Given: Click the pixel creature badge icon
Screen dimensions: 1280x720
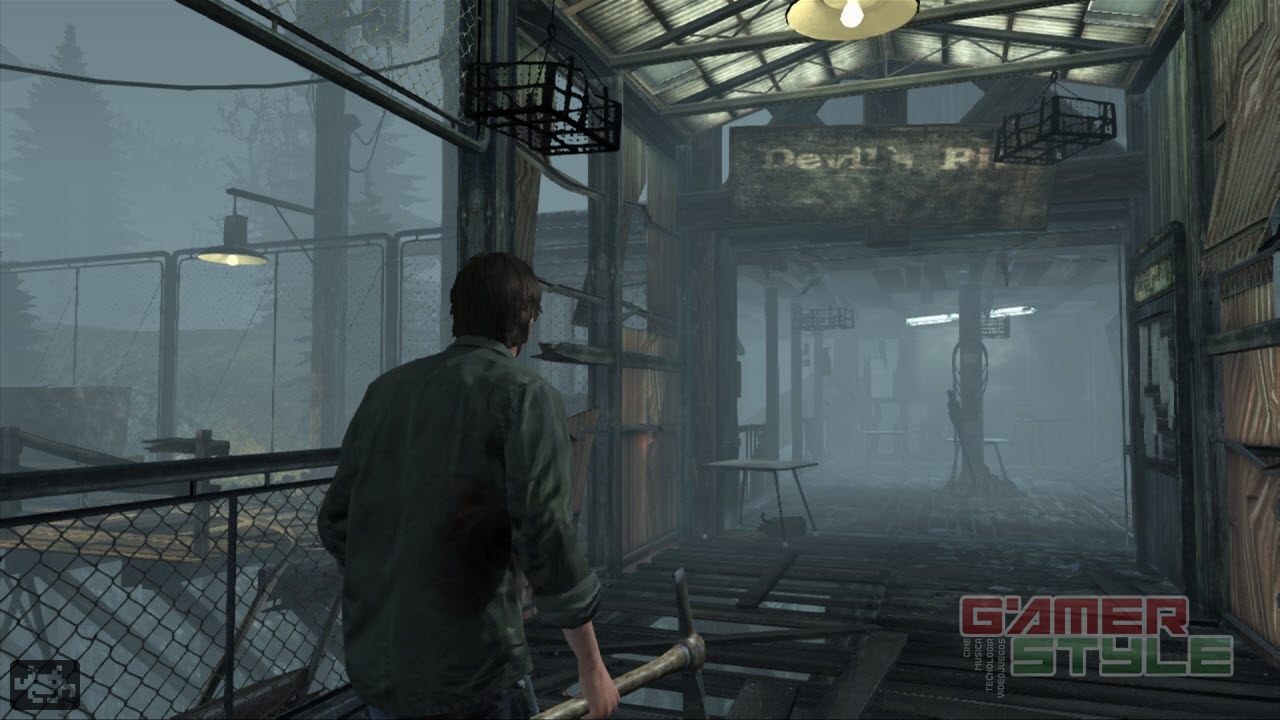Looking at the screenshot, I should (45, 685).
